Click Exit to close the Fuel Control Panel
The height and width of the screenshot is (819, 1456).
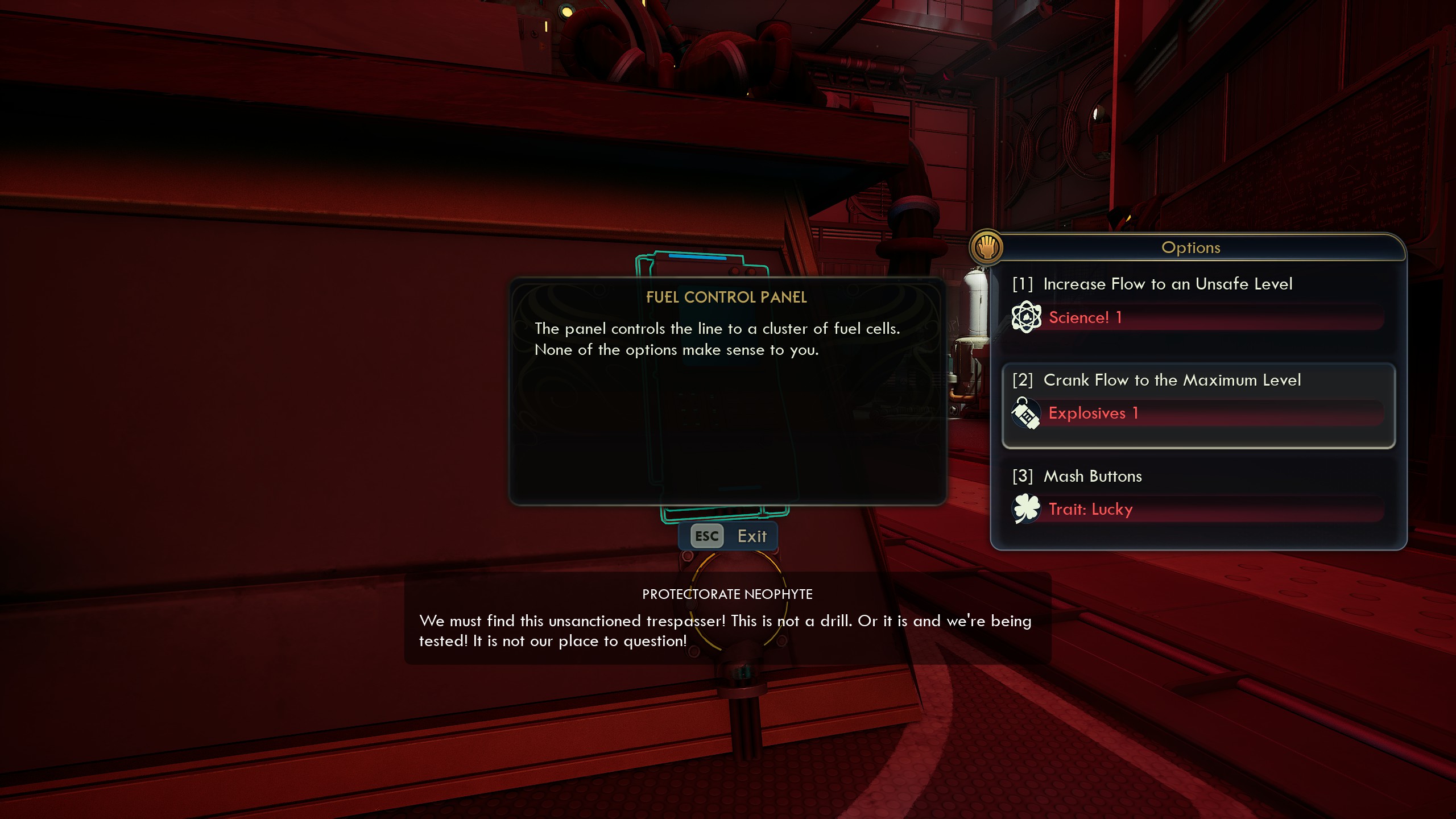[752, 535]
